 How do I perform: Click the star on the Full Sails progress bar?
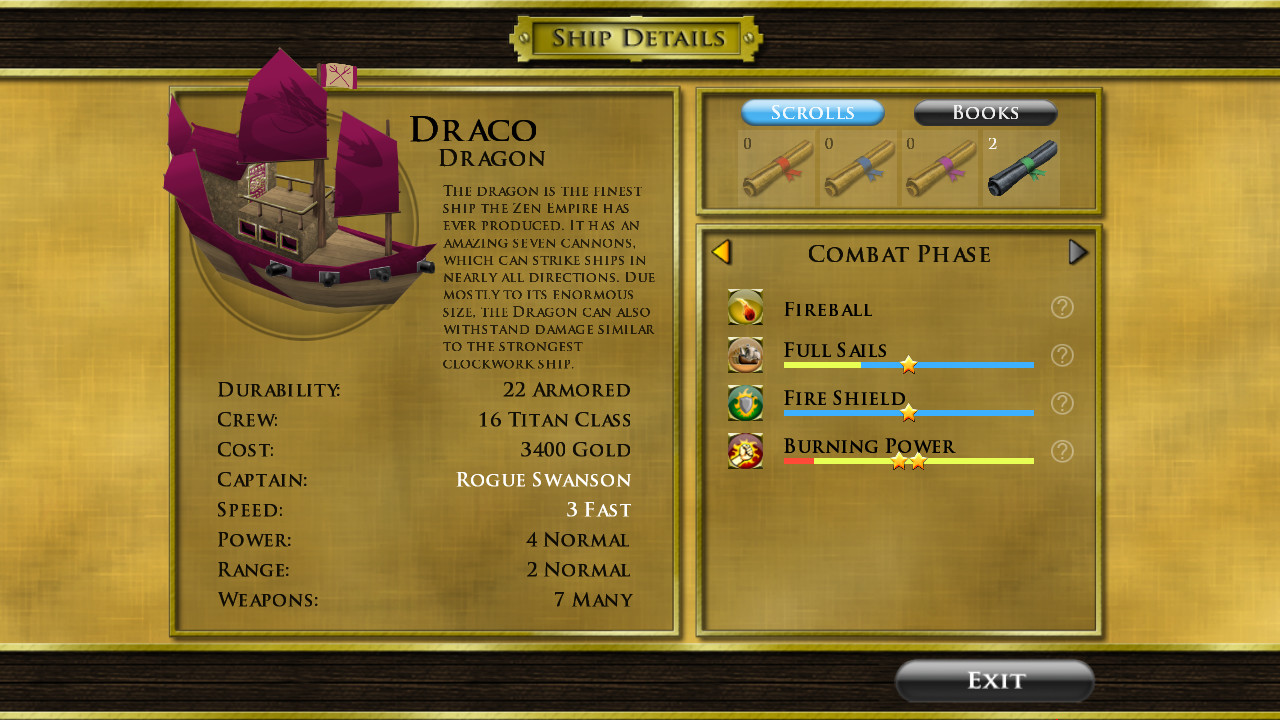(908, 365)
